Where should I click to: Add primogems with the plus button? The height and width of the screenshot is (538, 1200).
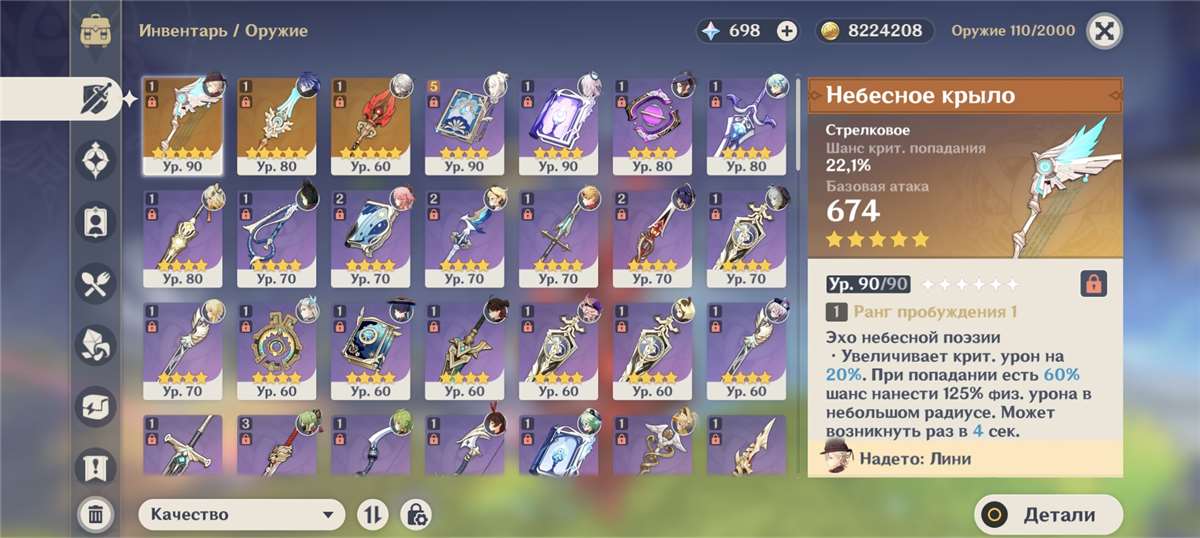[787, 31]
